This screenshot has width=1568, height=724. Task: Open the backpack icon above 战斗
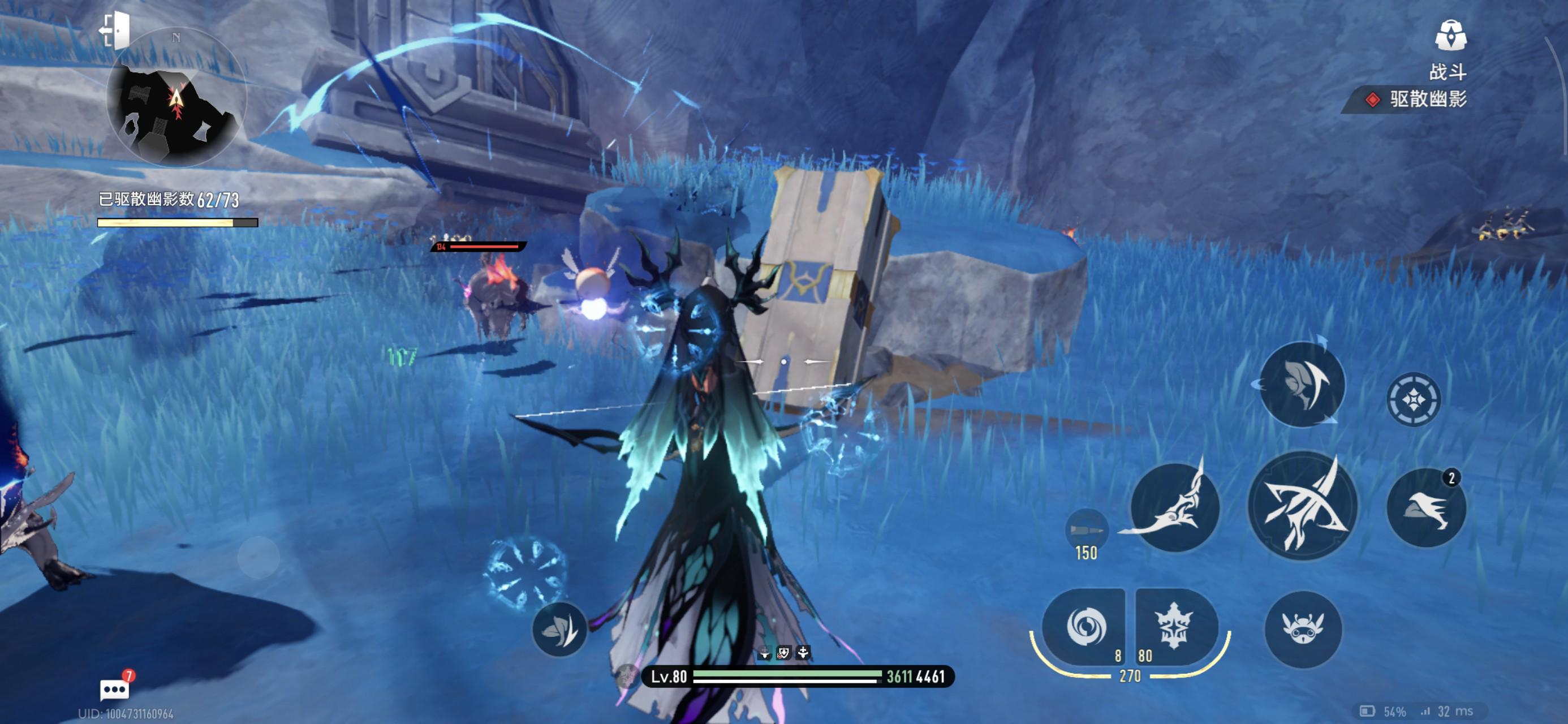[1450, 35]
